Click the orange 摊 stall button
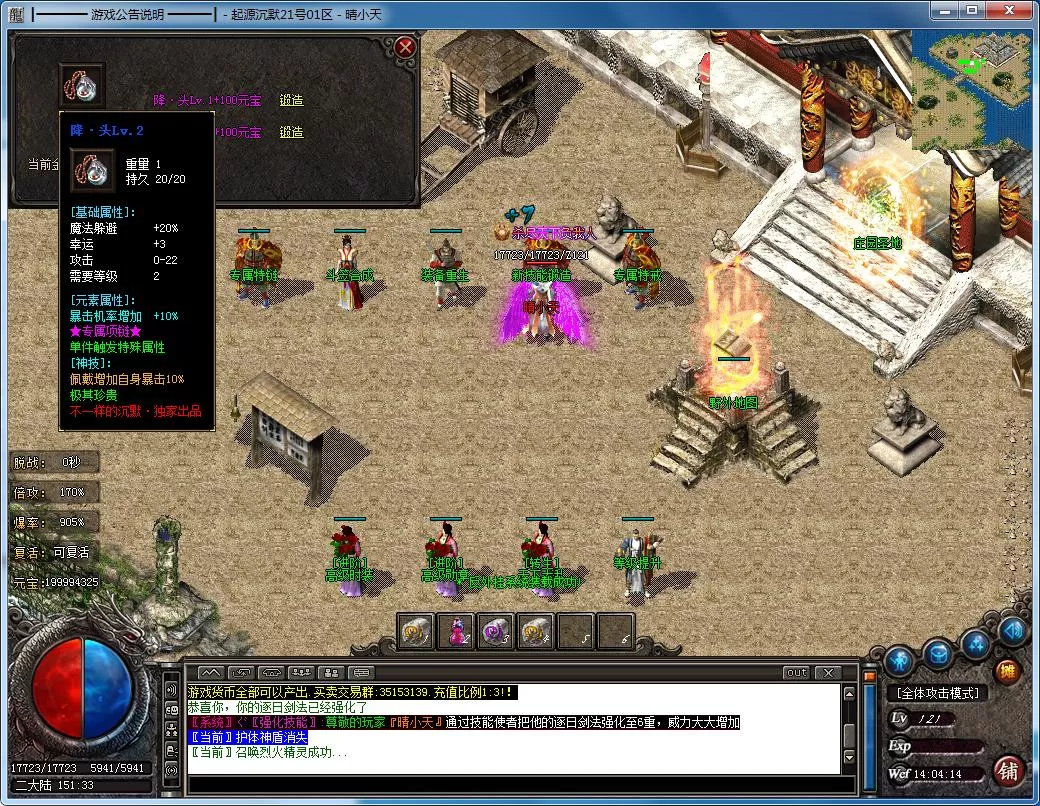This screenshot has height=806, width=1040. tap(1007, 672)
